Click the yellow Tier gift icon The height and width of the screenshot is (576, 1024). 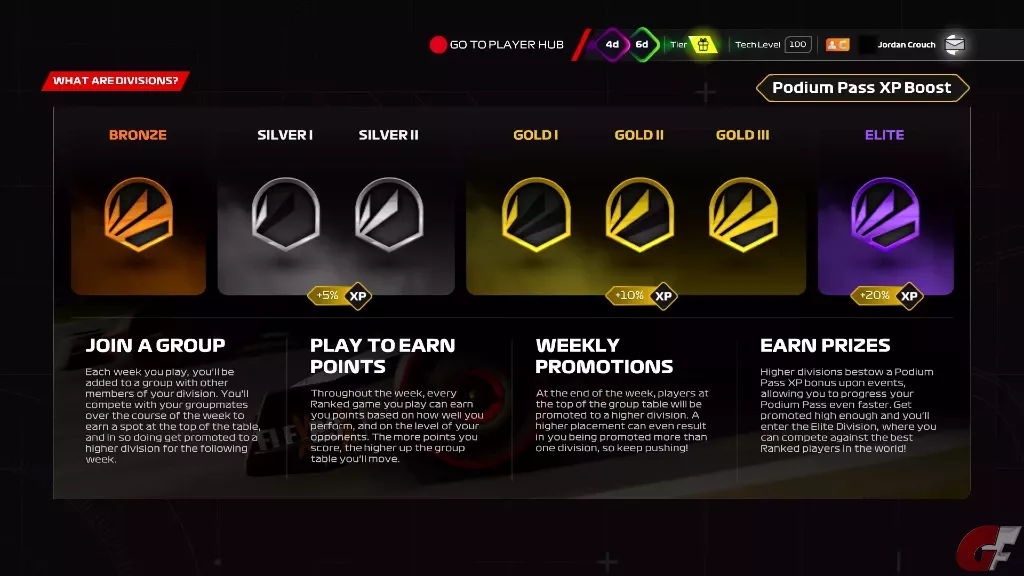click(703, 44)
